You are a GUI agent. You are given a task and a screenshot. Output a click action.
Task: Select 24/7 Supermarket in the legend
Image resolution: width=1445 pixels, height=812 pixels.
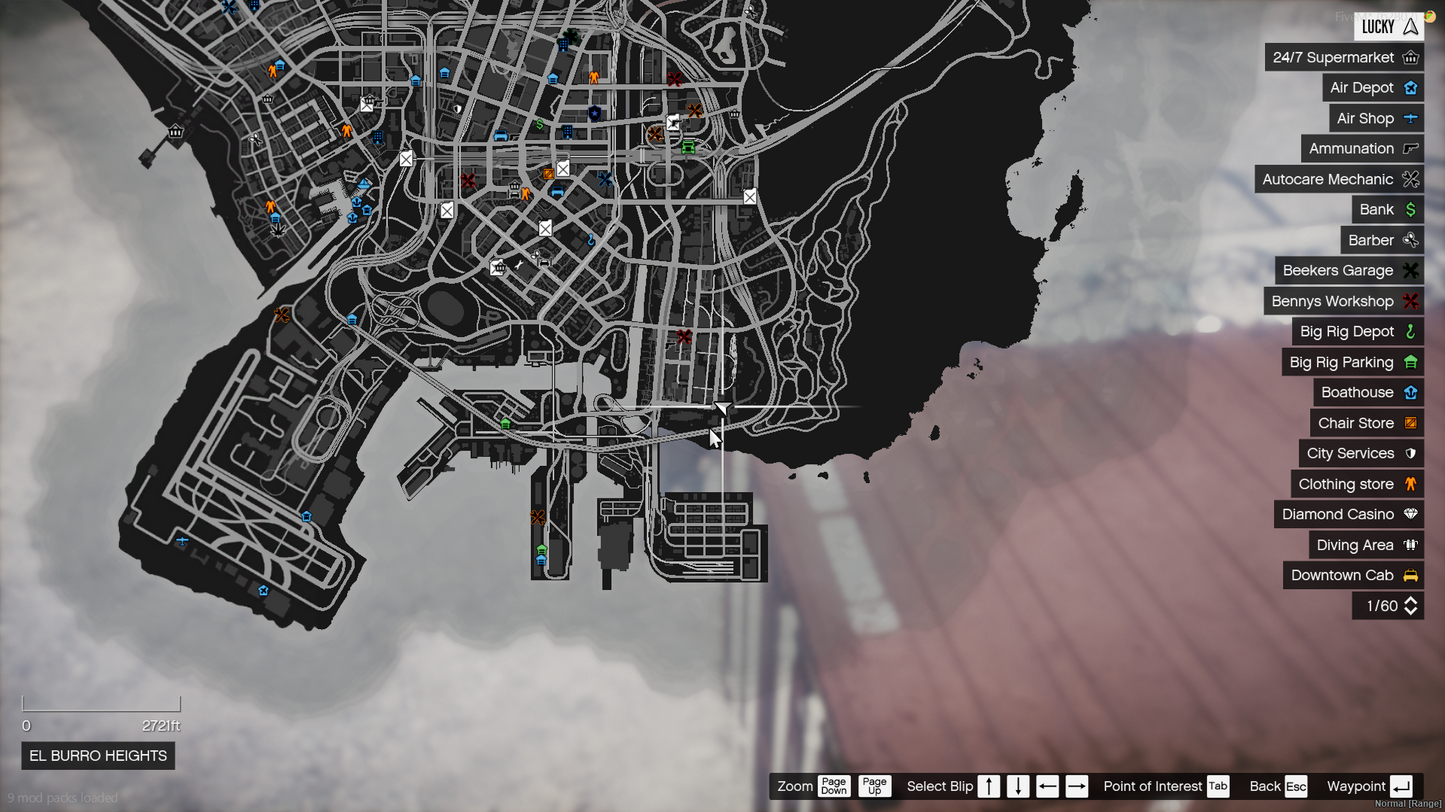coord(1344,58)
